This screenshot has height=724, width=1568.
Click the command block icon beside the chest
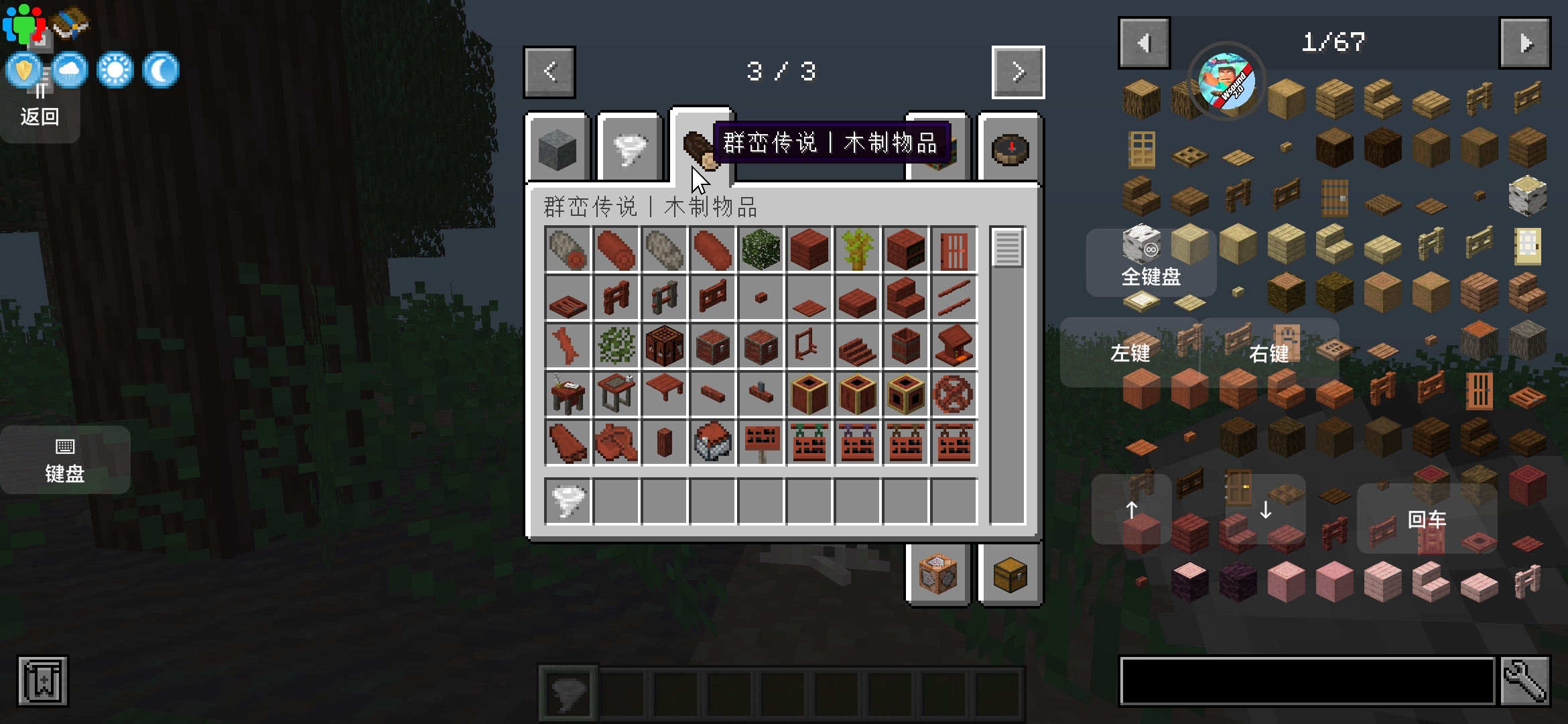coord(937,575)
